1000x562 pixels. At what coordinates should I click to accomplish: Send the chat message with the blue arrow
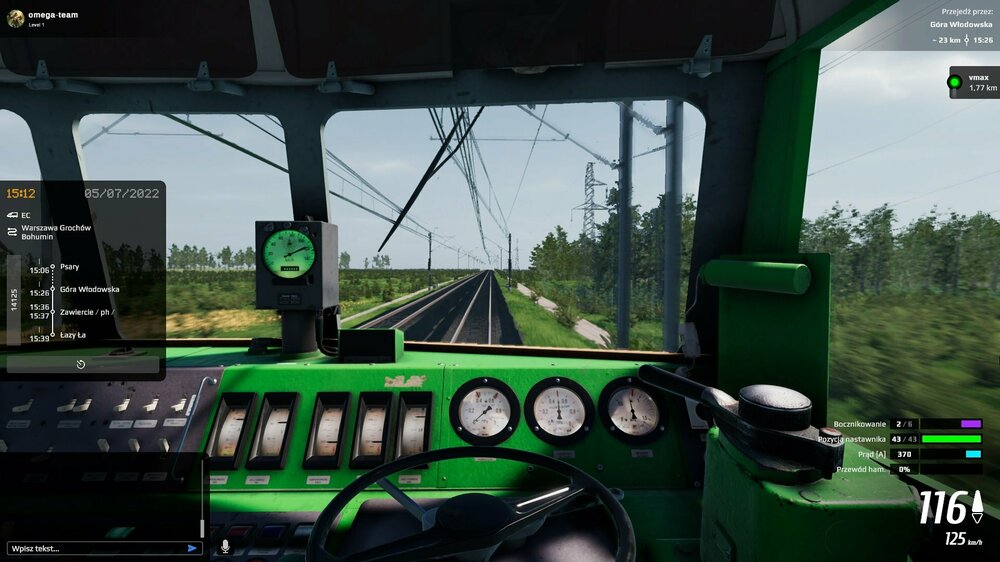192,548
